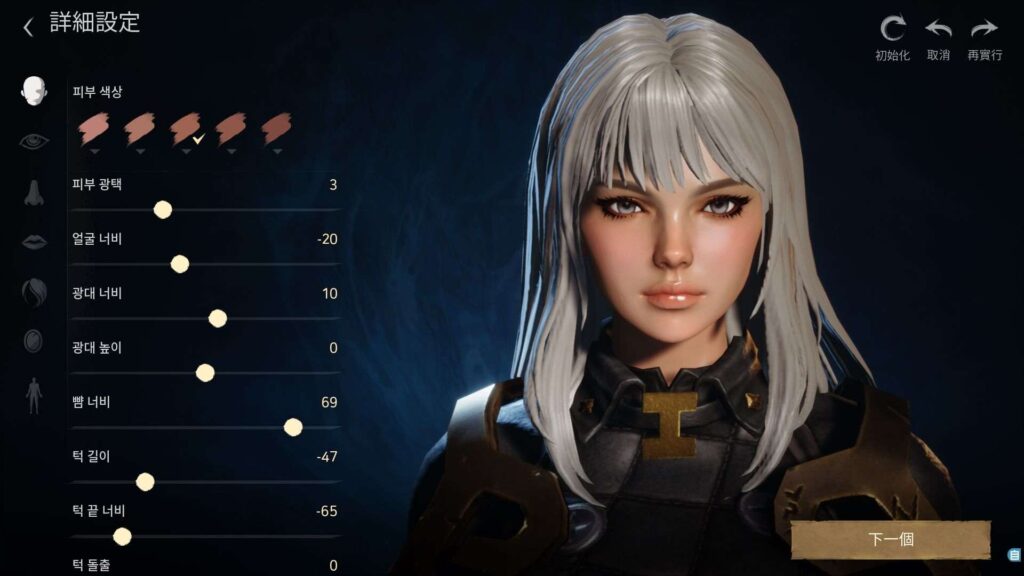Click the 얼굴 너비 slider handle
Viewport: 1024px width, 576px height.
tap(180, 264)
